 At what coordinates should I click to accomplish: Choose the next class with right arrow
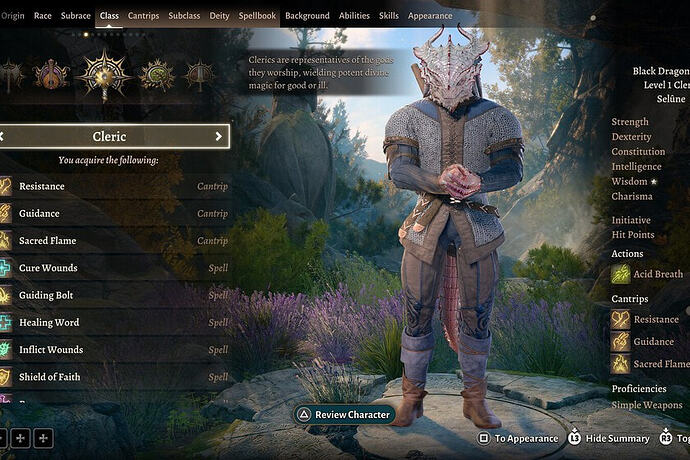tap(219, 136)
